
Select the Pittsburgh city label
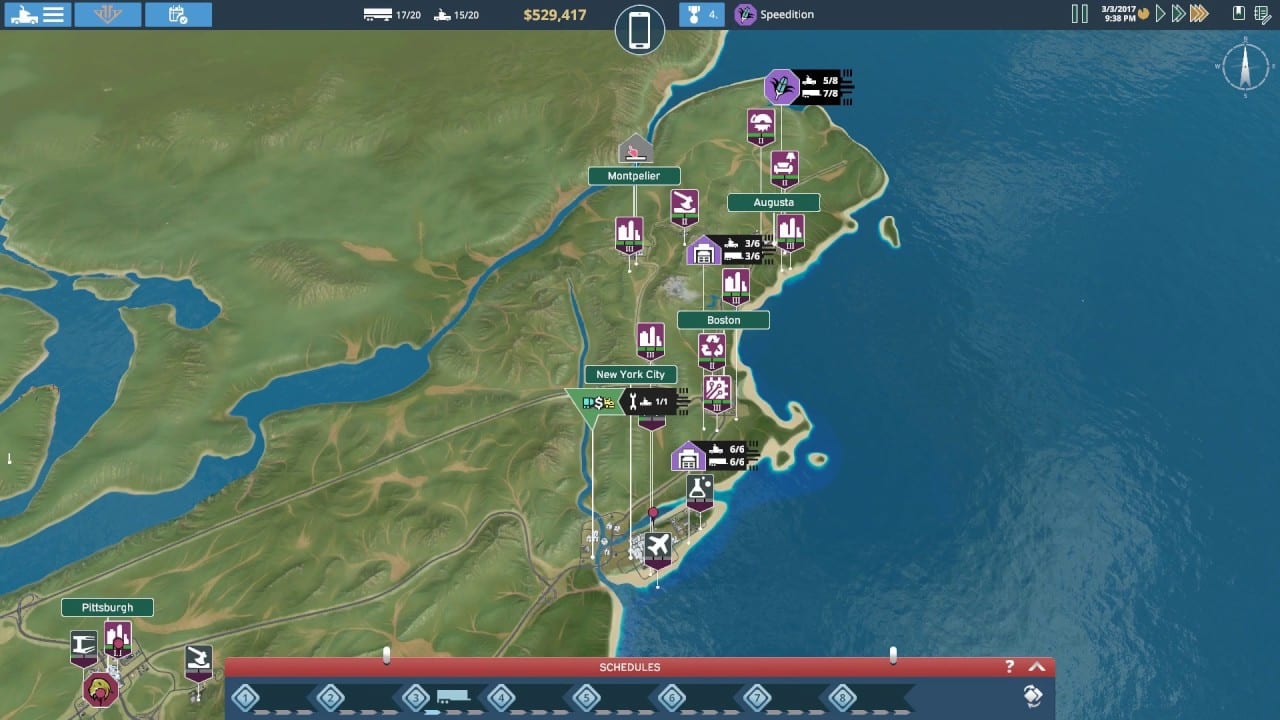[x=107, y=607]
